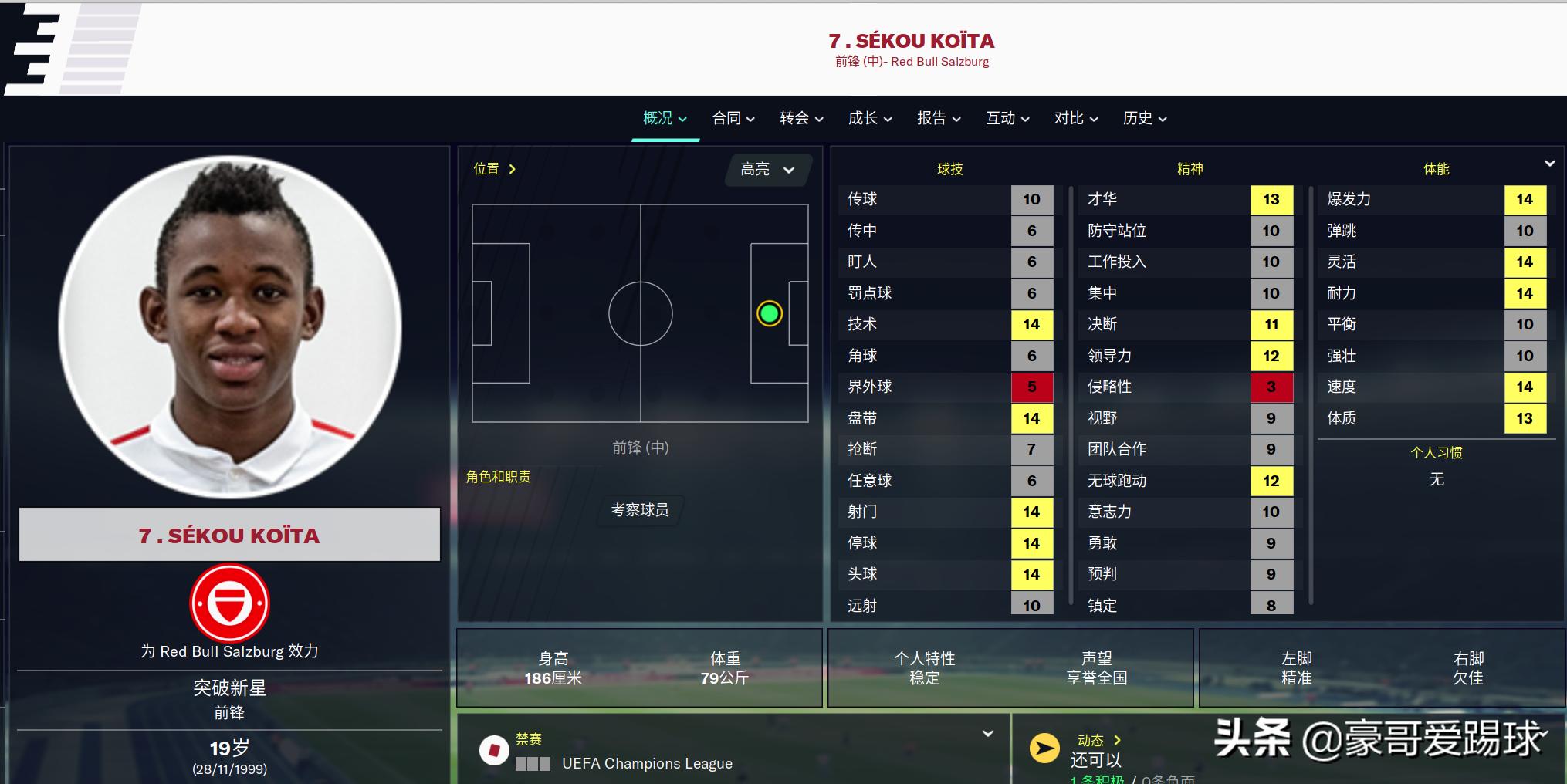Click the suspension severity squares beside UEFA Champions League
Image resolution: width=1567 pixels, height=784 pixels.
[532, 764]
